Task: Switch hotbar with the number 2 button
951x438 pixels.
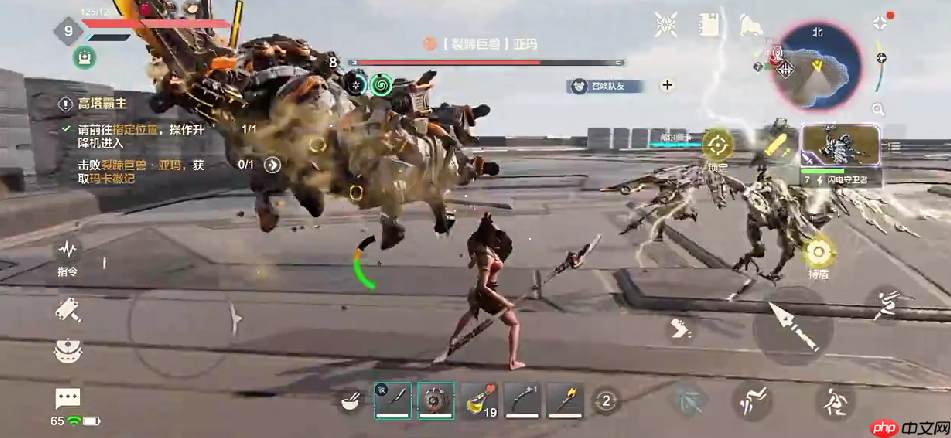Action: click(x=605, y=402)
